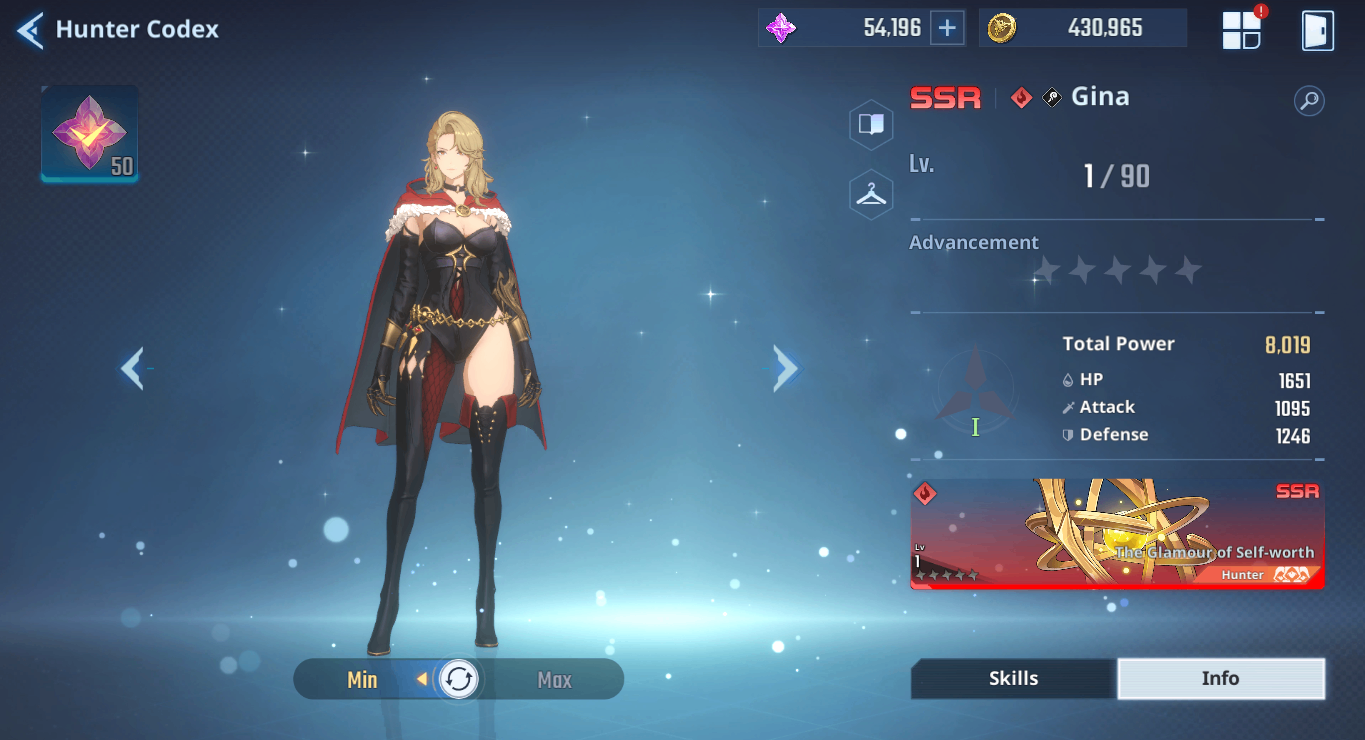
Task: Toggle the Min/Max swap button
Action: click(x=459, y=680)
